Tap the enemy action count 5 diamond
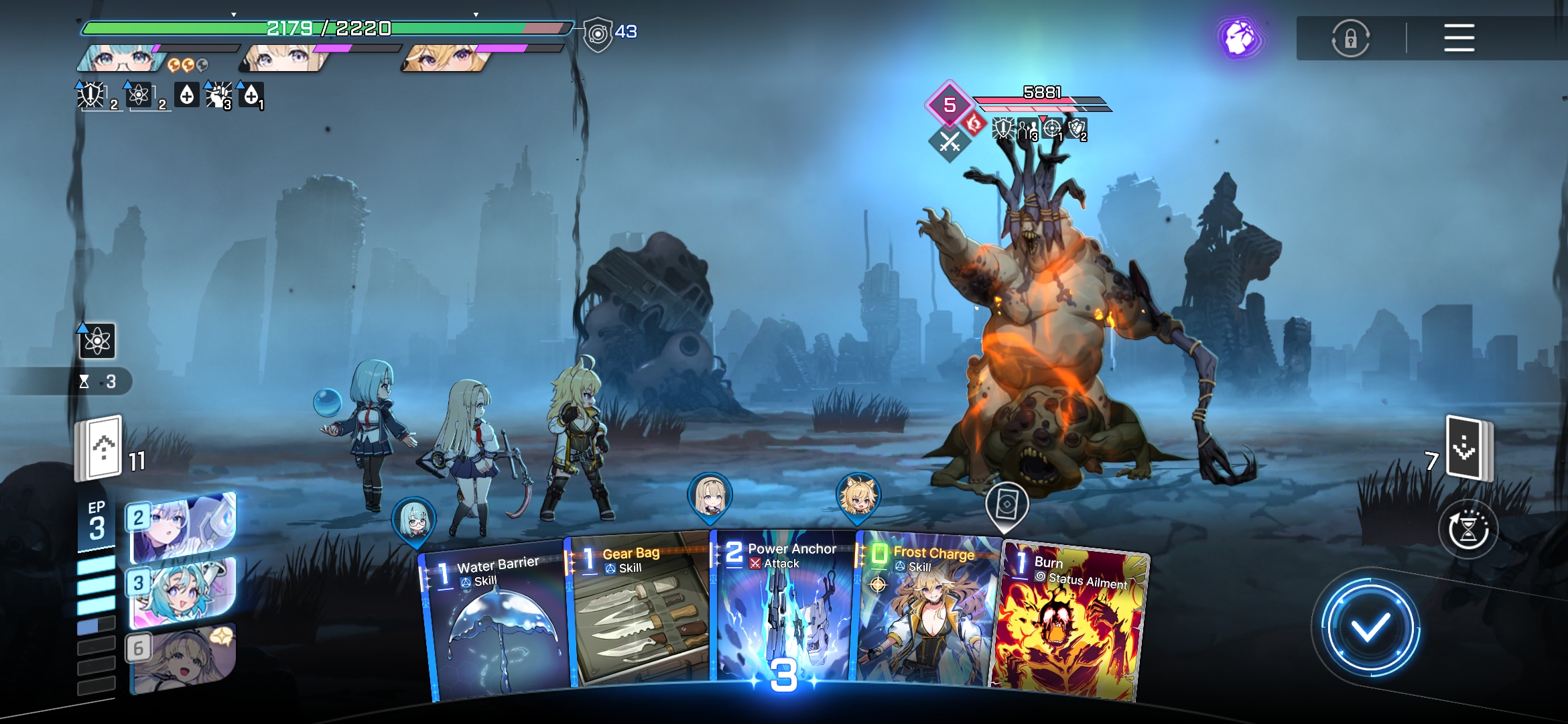This screenshot has height=724, width=1568. tap(950, 105)
